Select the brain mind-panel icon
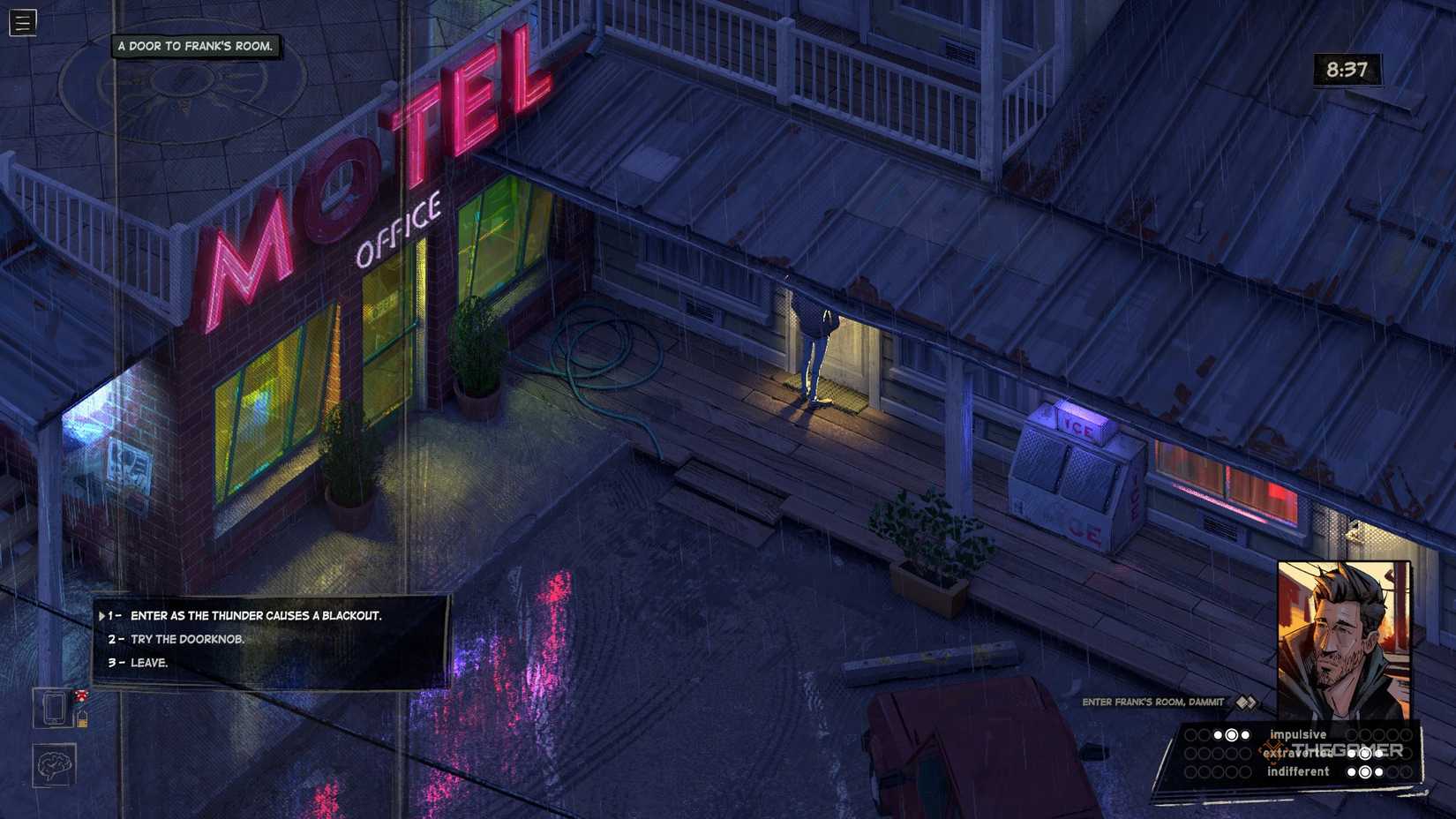 click(x=55, y=765)
